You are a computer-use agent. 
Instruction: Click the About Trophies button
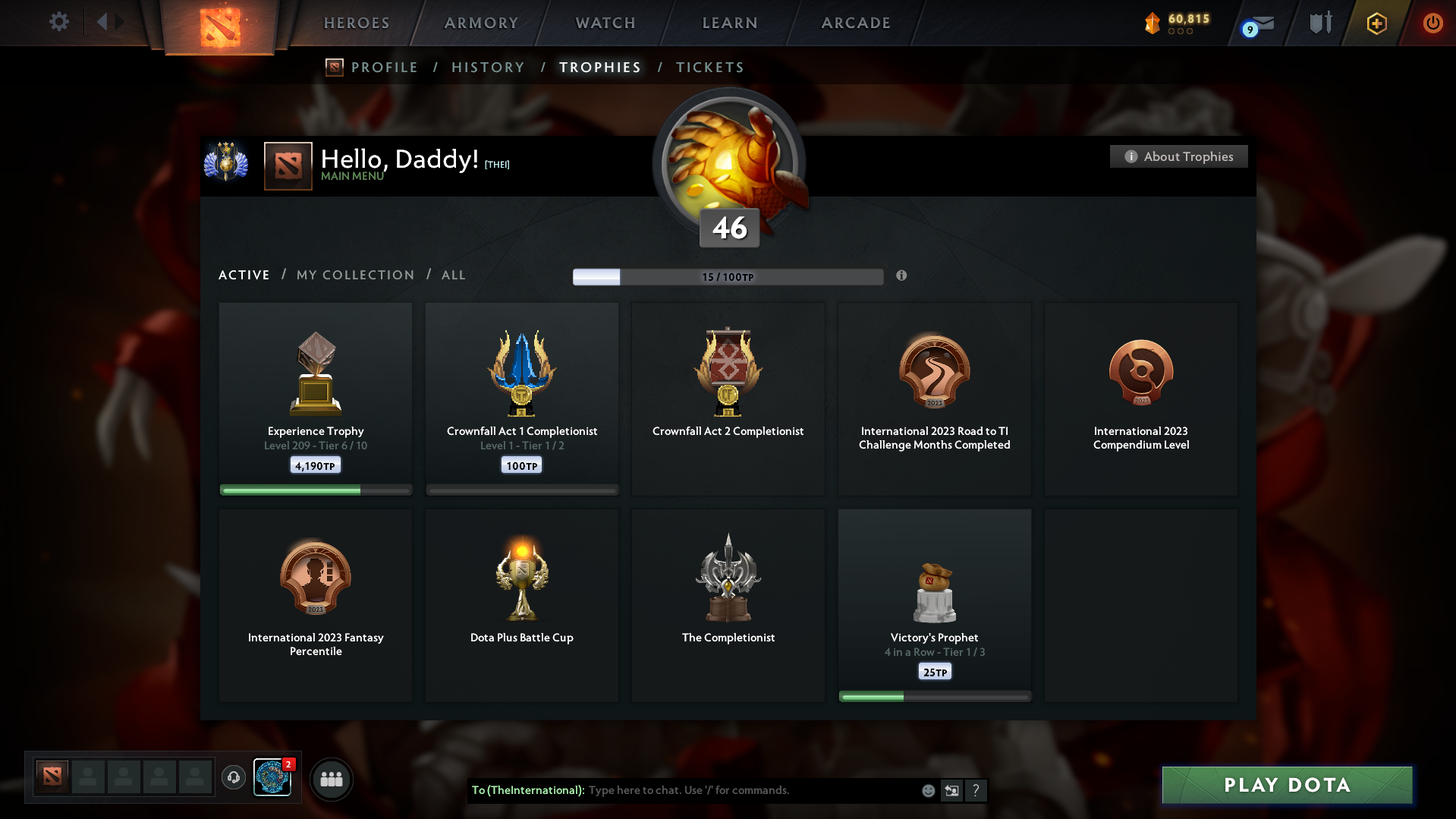point(1178,156)
